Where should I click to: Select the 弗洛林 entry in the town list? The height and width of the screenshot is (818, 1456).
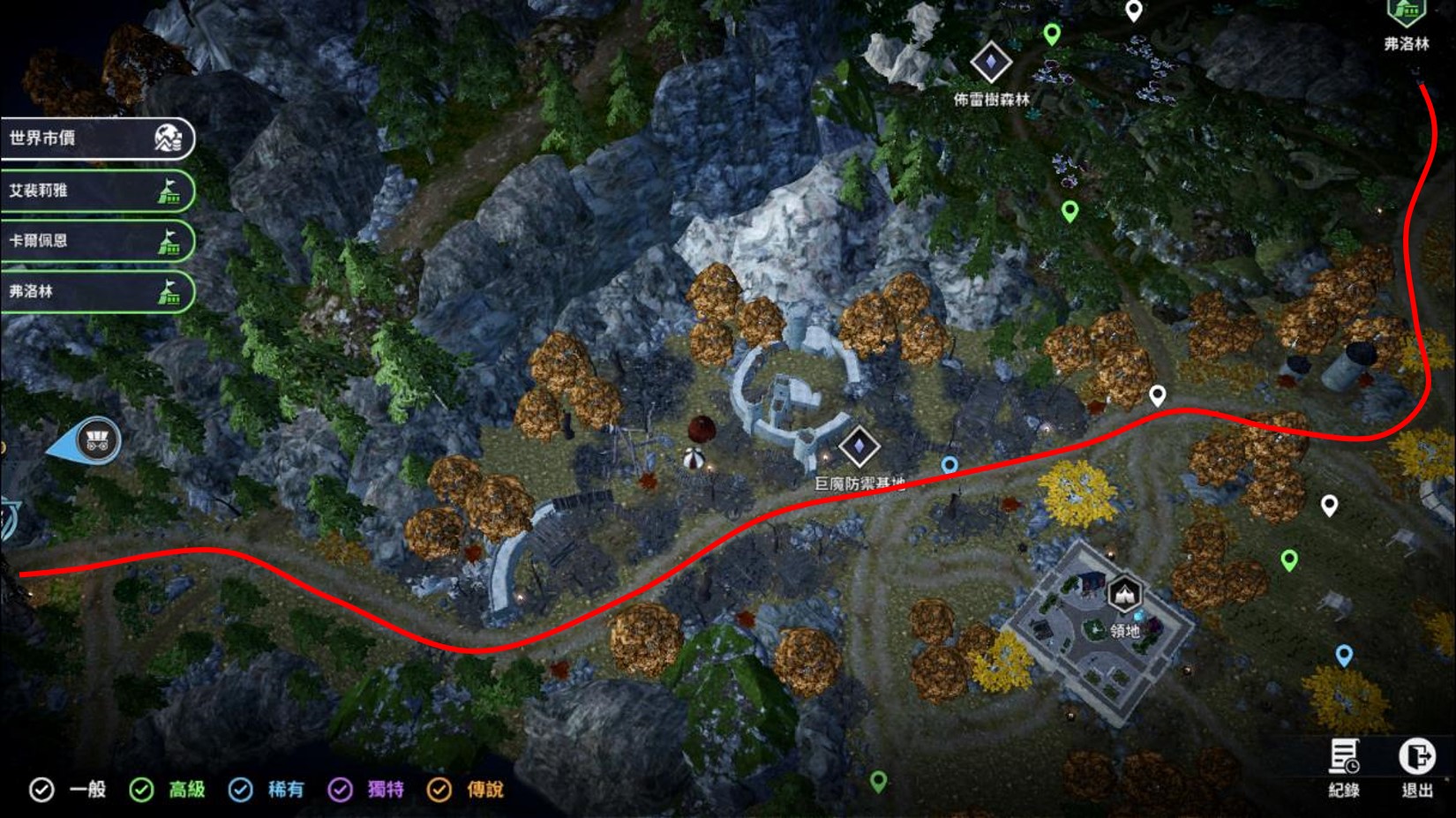(95, 291)
